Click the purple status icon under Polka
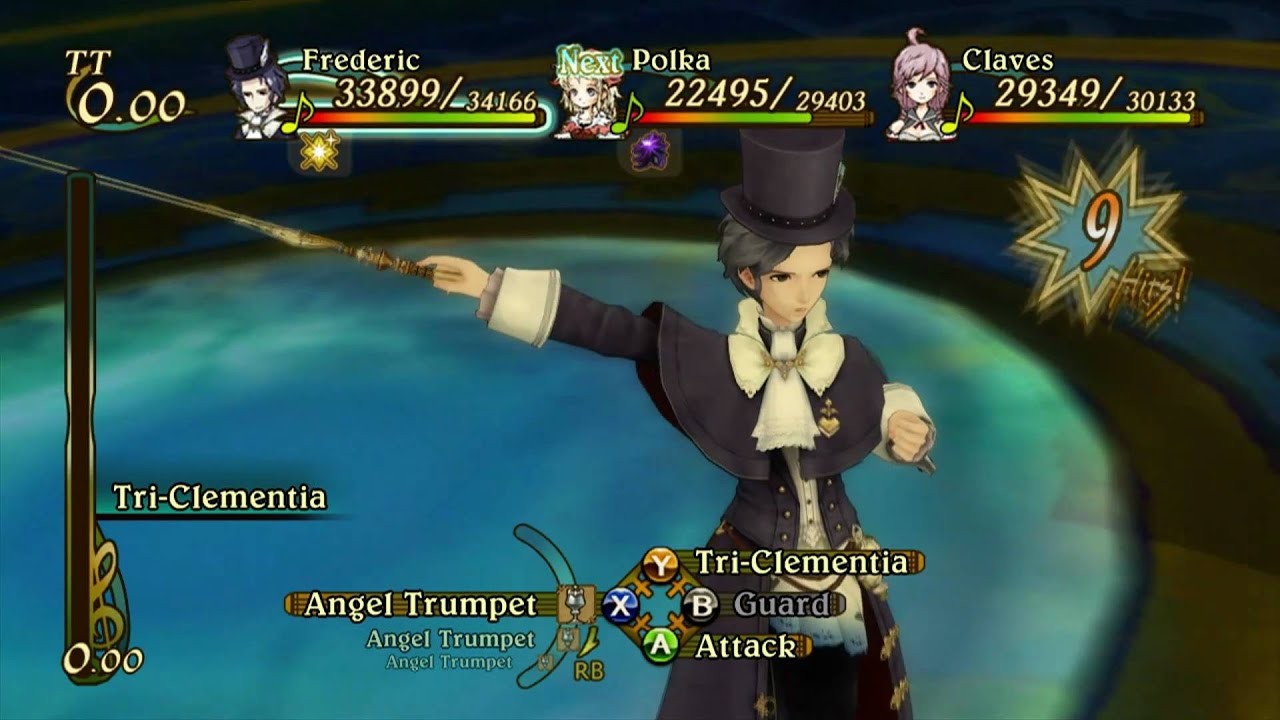1280x720 pixels. pos(650,153)
